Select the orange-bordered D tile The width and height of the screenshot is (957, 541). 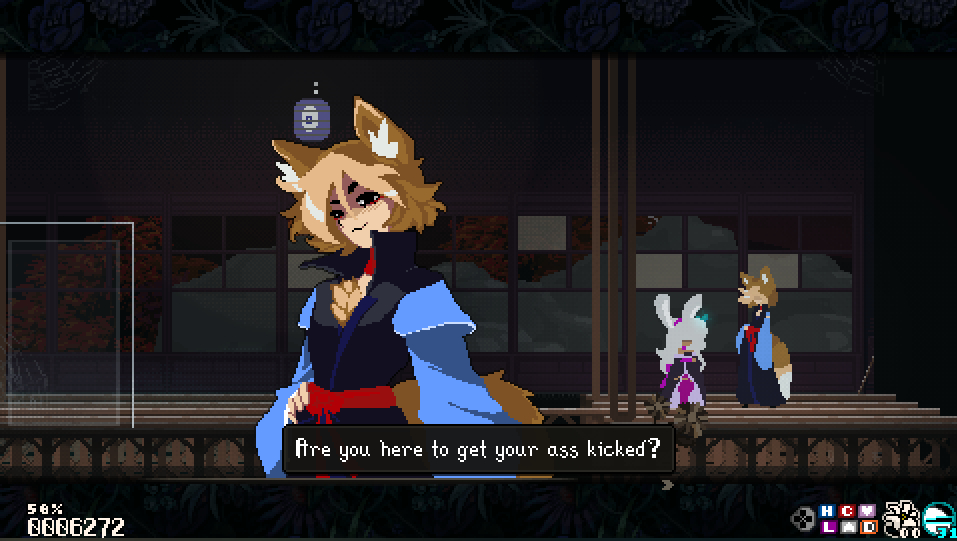pyautogui.click(x=868, y=527)
